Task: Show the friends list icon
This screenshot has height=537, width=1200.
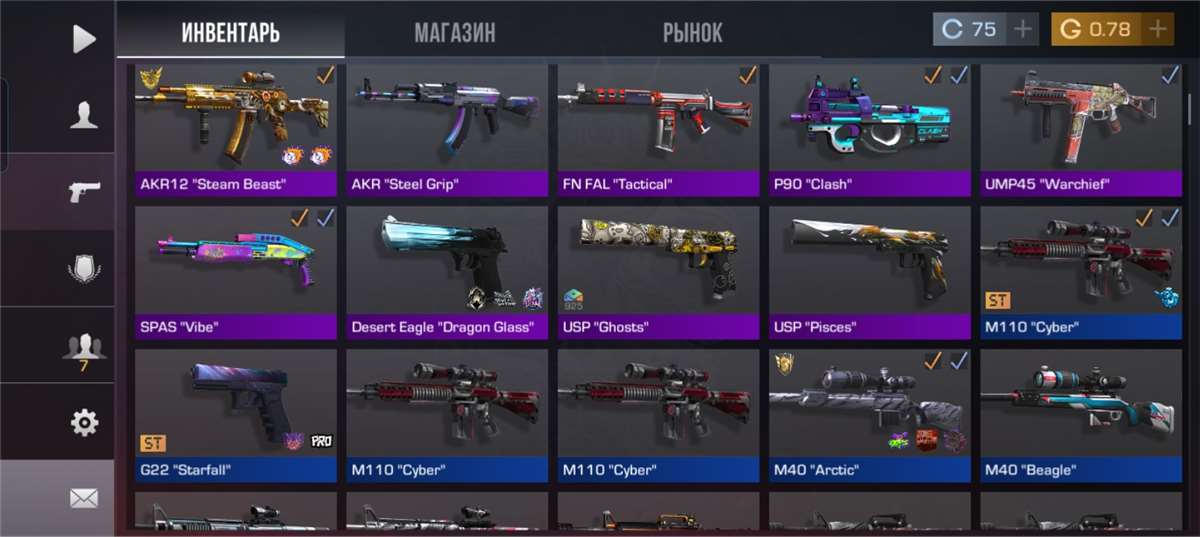Action: point(84,348)
